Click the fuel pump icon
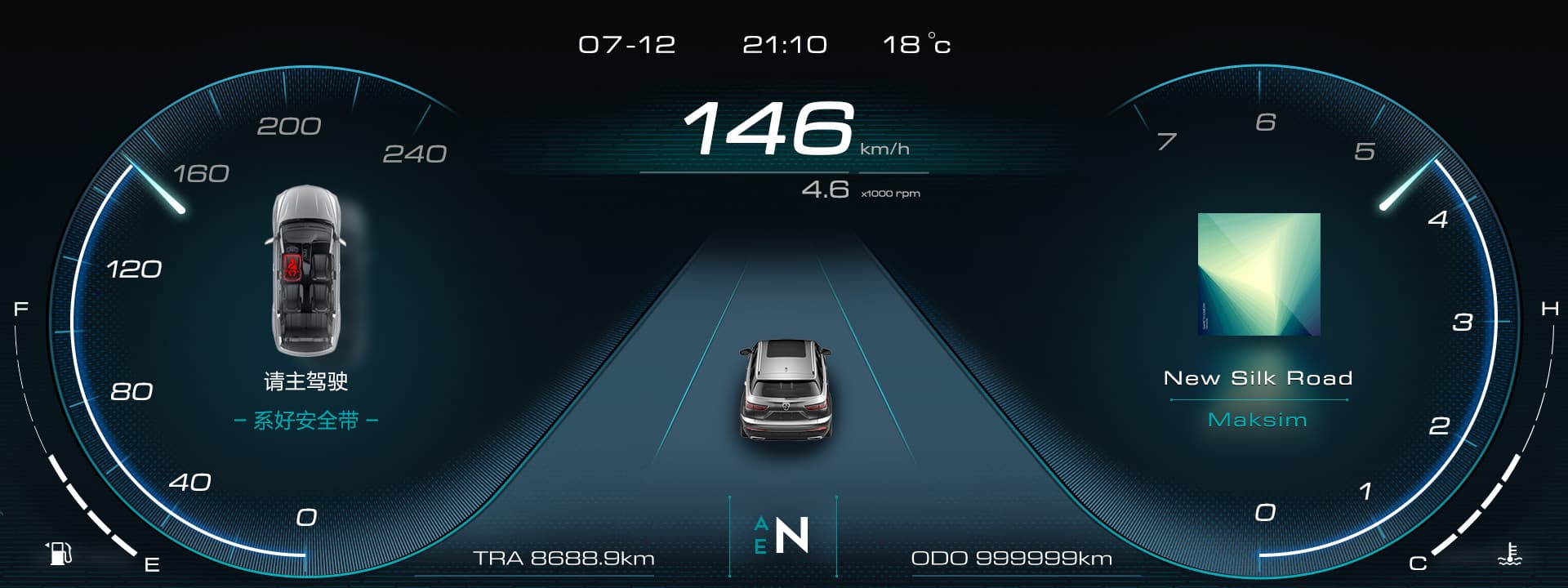This screenshot has width=1568, height=588. (59, 553)
